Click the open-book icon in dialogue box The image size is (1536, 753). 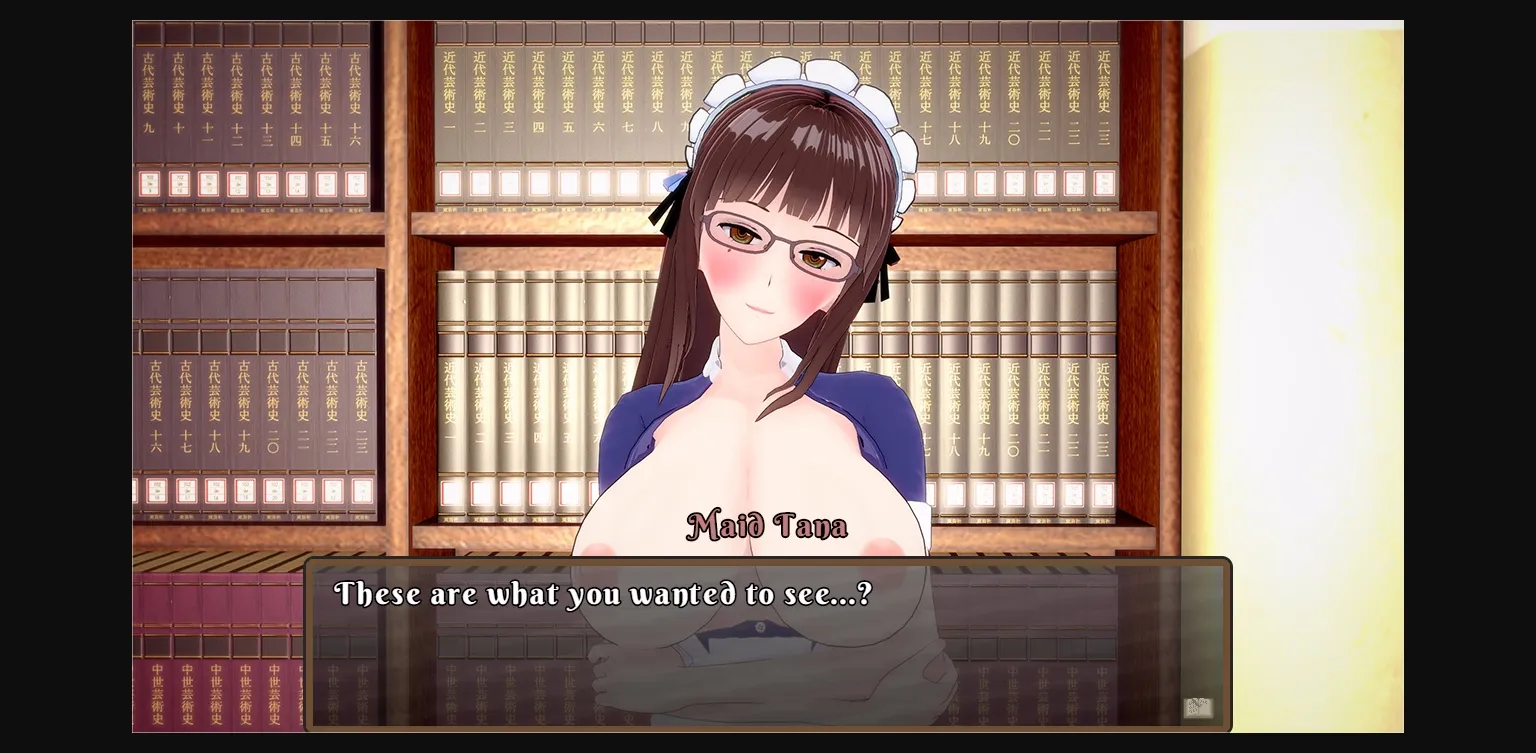(x=1198, y=707)
